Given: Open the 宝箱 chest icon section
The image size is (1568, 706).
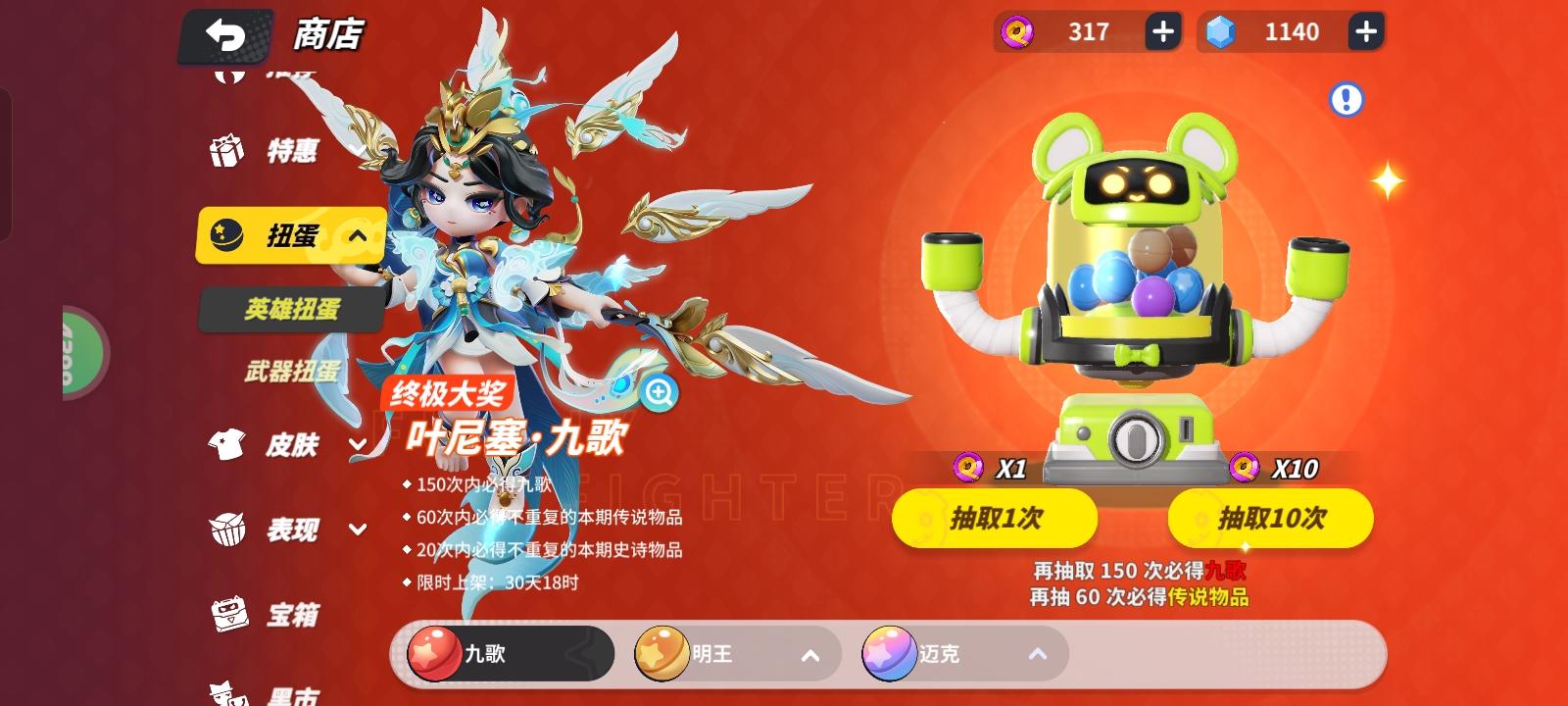Looking at the screenshot, I should coord(230,613).
